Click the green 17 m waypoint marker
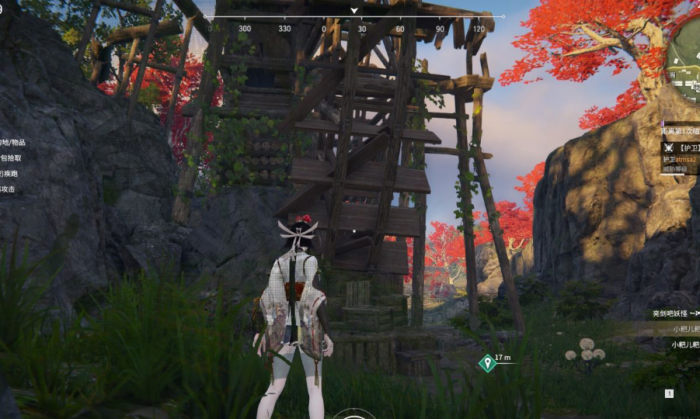The width and height of the screenshot is (700, 419). pyautogui.click(x=486, y=362)
